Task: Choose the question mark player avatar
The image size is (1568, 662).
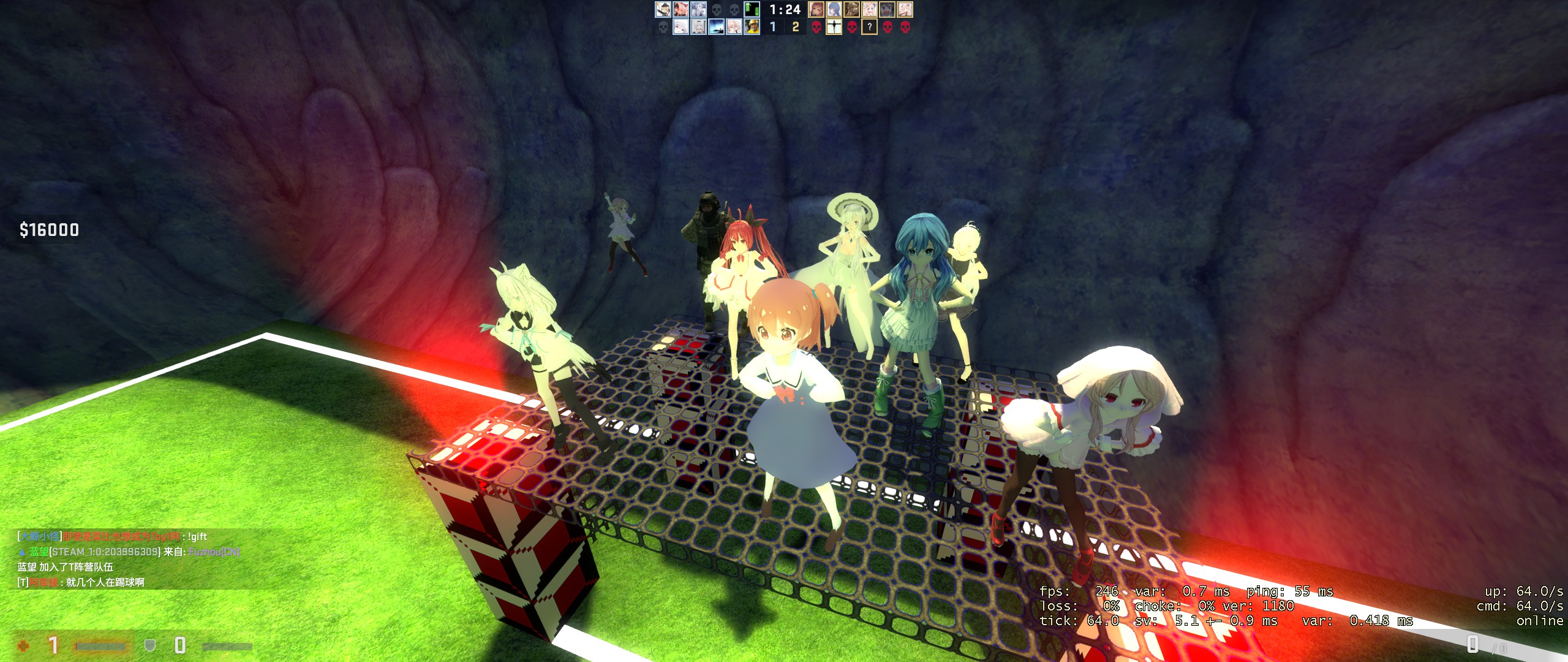Action: click(869, 27)
